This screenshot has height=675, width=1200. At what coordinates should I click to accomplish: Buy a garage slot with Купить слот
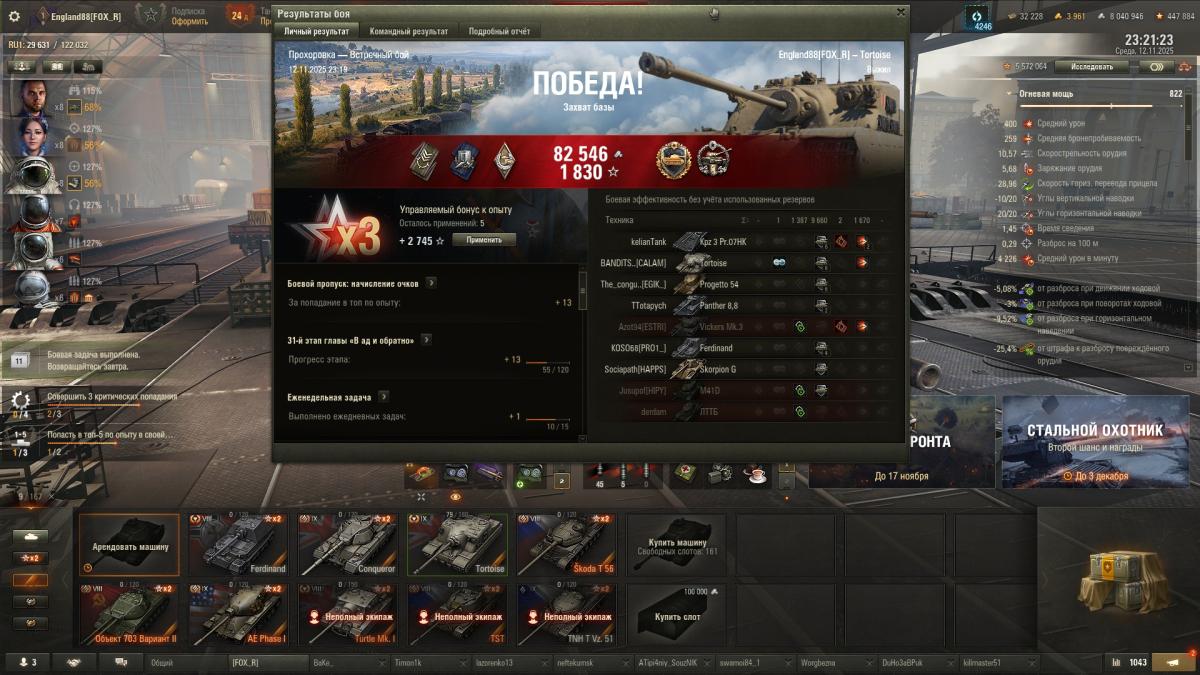point(676,614)
